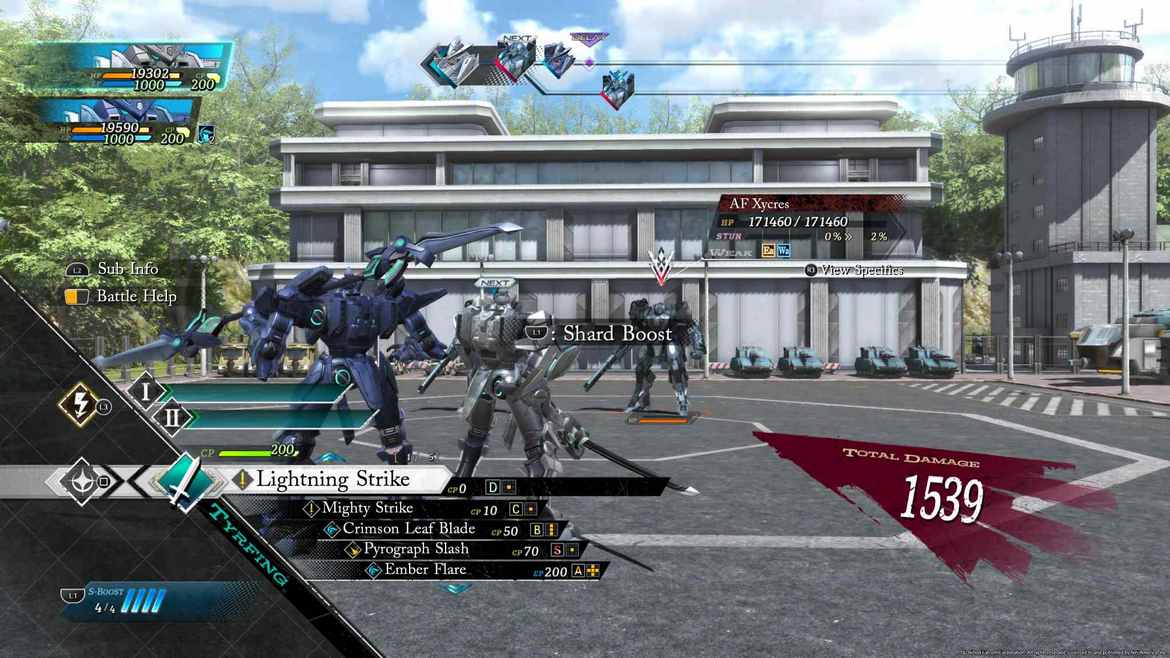Choose Mighty Strike from the craft list
Image resolution: width=1170 pixels, height=658 pixels.
367,509
